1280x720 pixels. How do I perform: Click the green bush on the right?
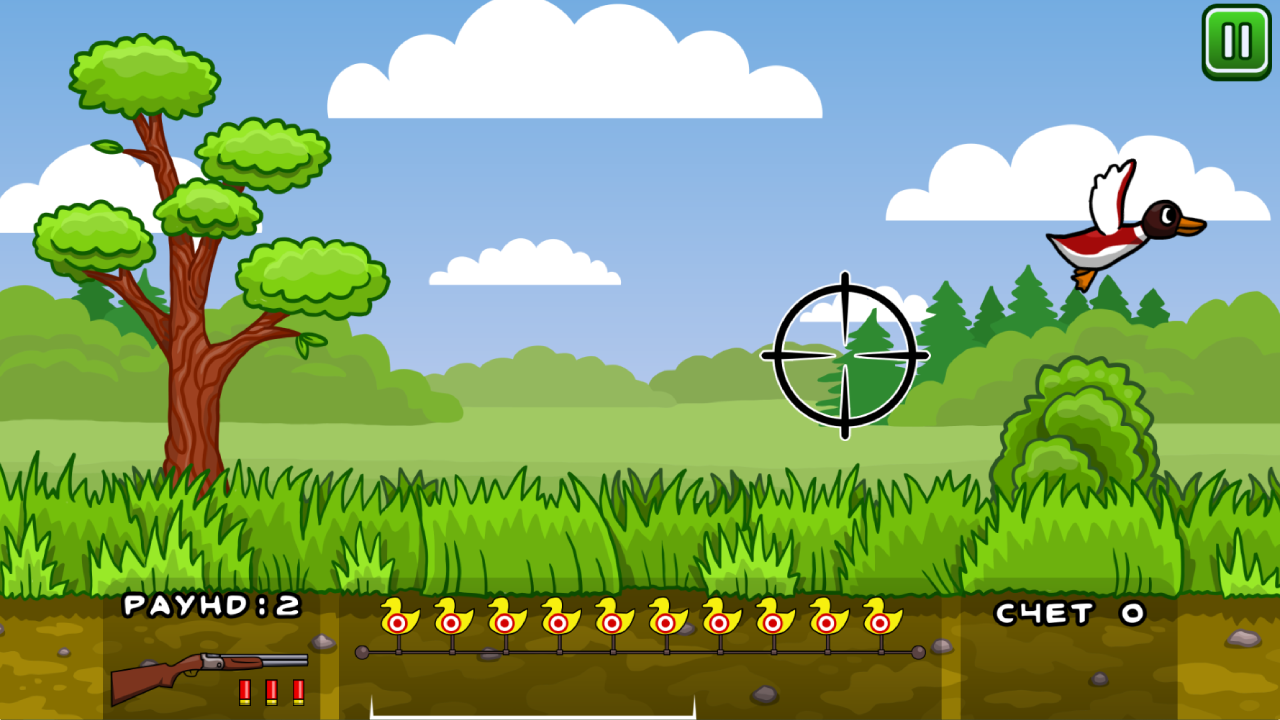pyautogui.click(x=1075, y=420)
